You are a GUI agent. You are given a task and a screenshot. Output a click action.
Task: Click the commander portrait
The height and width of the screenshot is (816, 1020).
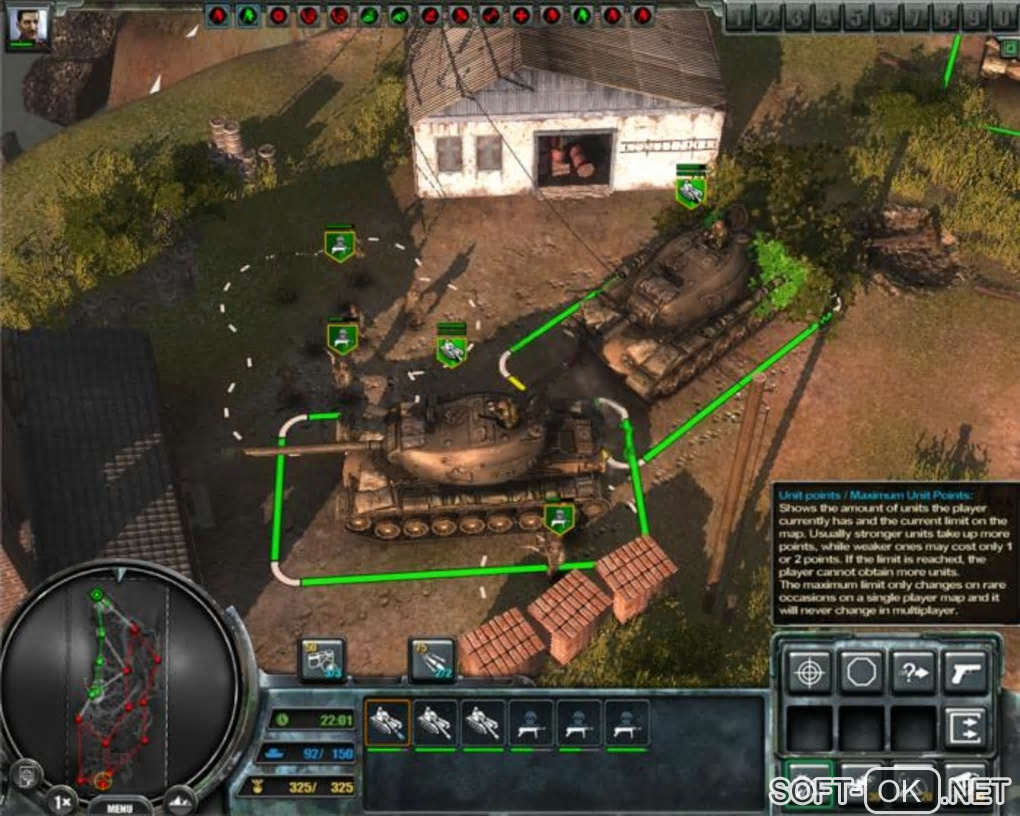click(x=27, y=26)
